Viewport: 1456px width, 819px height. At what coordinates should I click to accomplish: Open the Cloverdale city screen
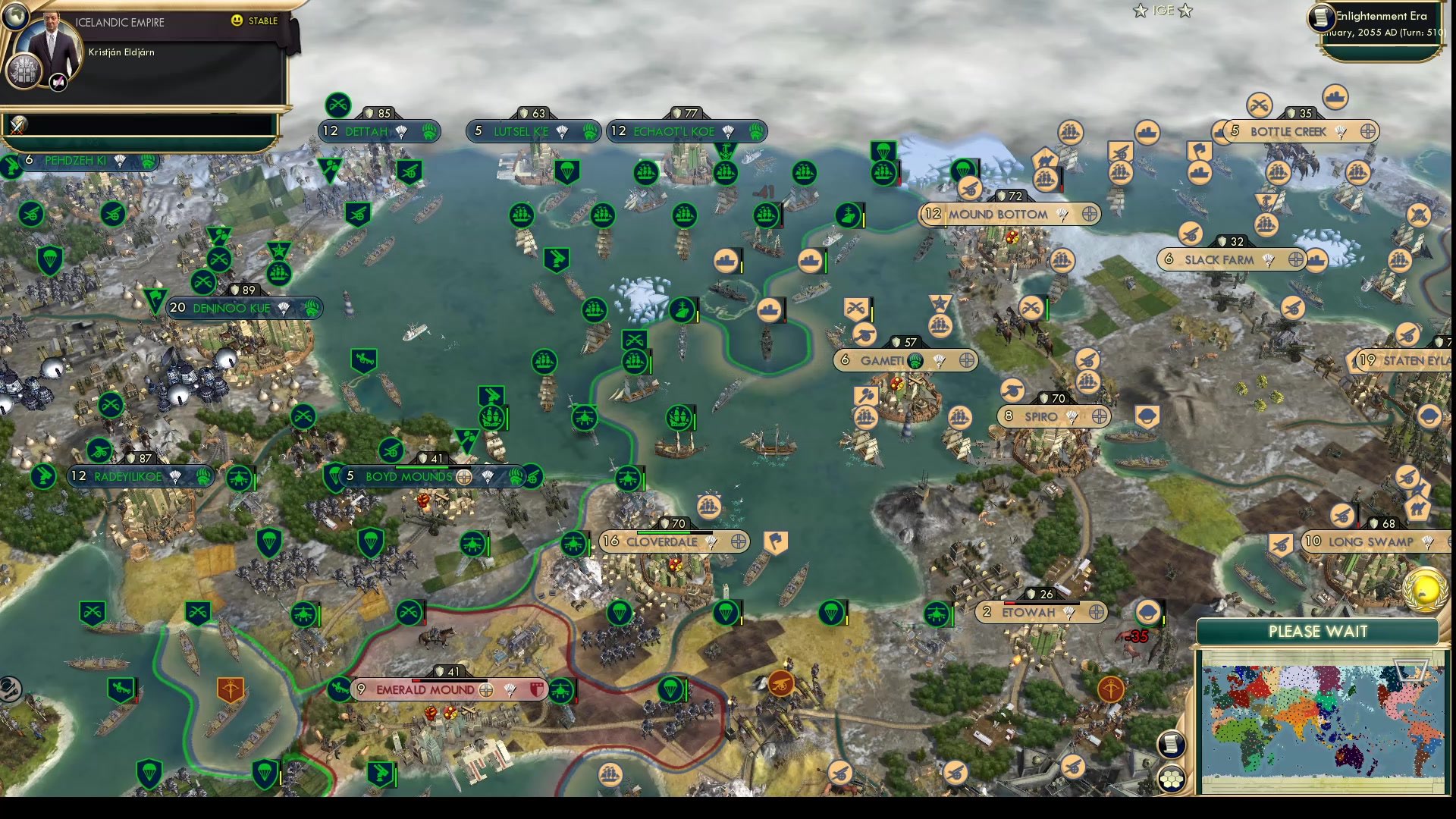661,542
